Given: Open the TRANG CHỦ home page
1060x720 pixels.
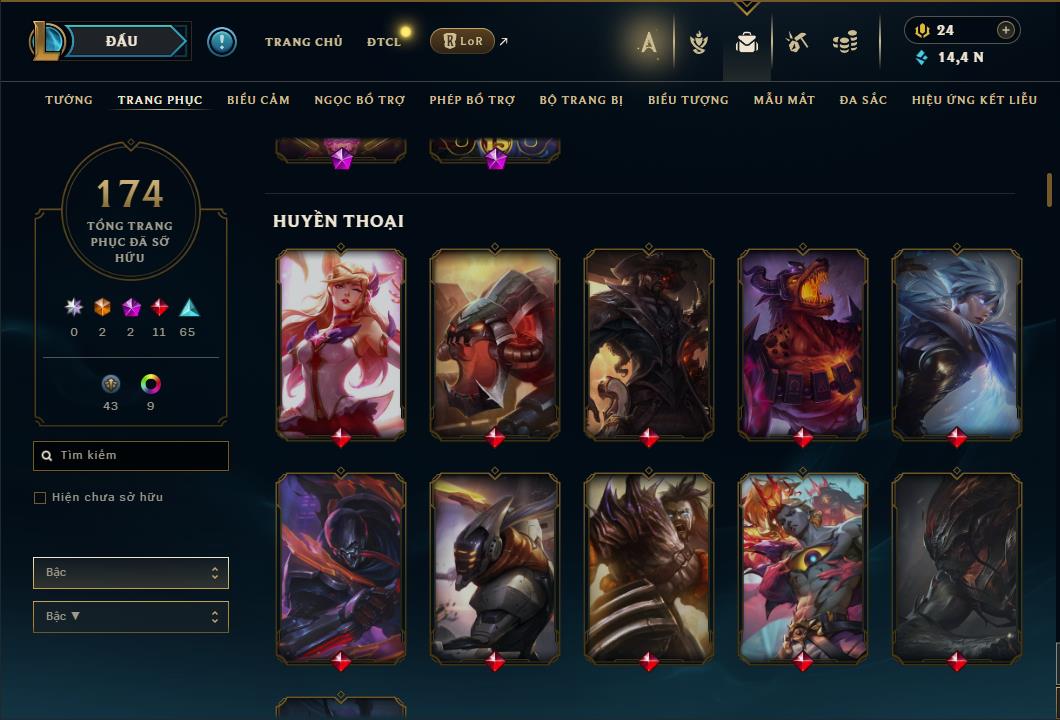Looking at the screenshot, I should [303, 42].
